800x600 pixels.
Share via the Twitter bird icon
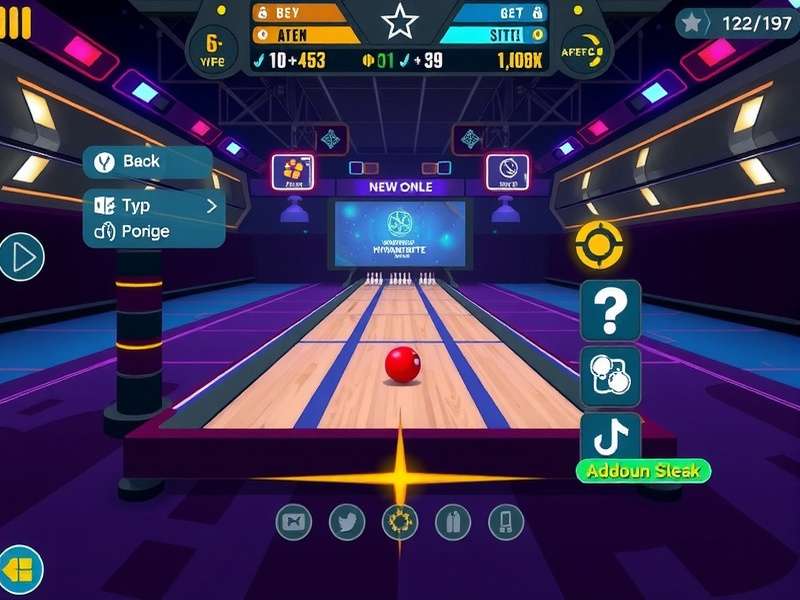[347, 521]
